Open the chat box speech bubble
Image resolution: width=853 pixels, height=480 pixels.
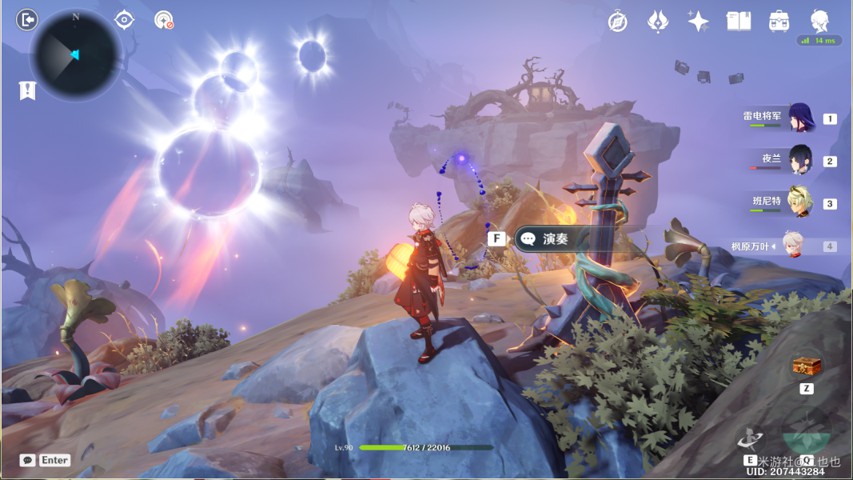pos(27,460)
